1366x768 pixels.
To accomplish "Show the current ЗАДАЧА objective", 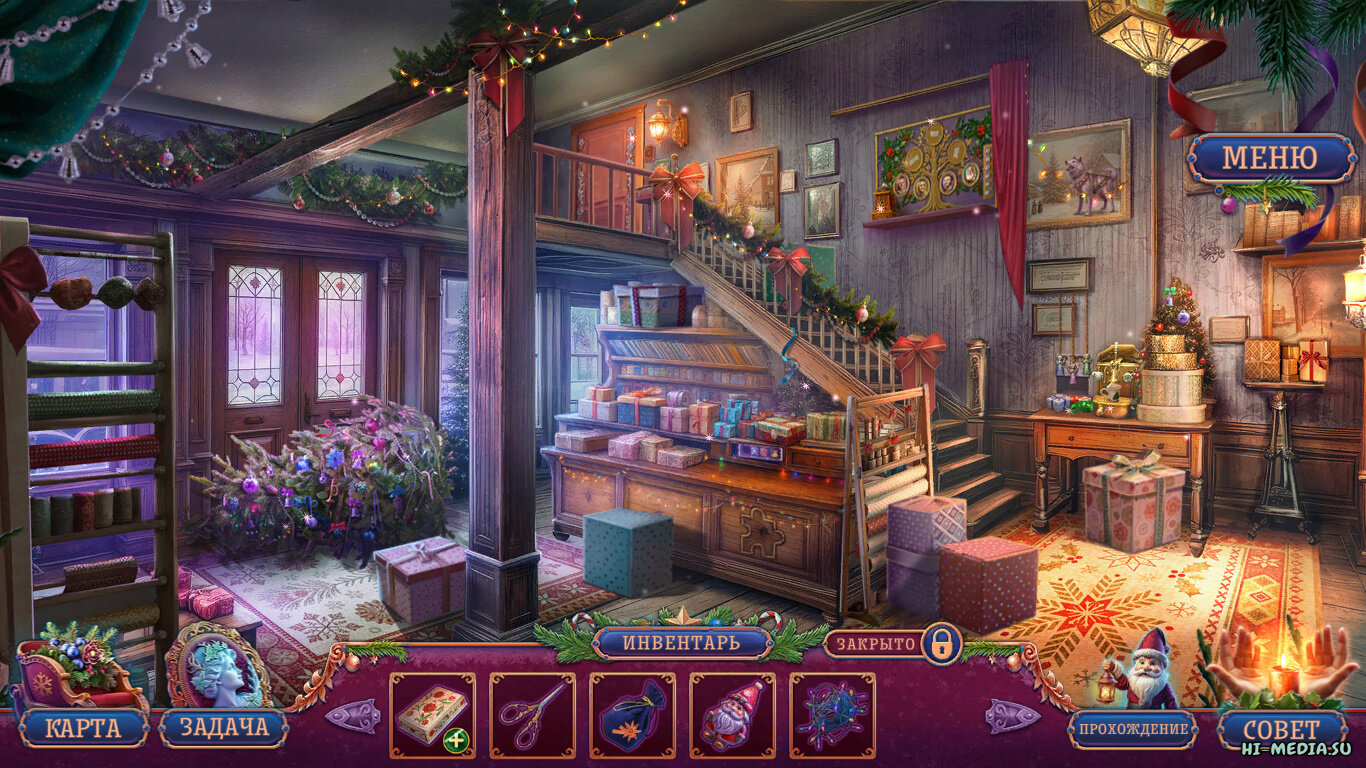I will 224,728.
